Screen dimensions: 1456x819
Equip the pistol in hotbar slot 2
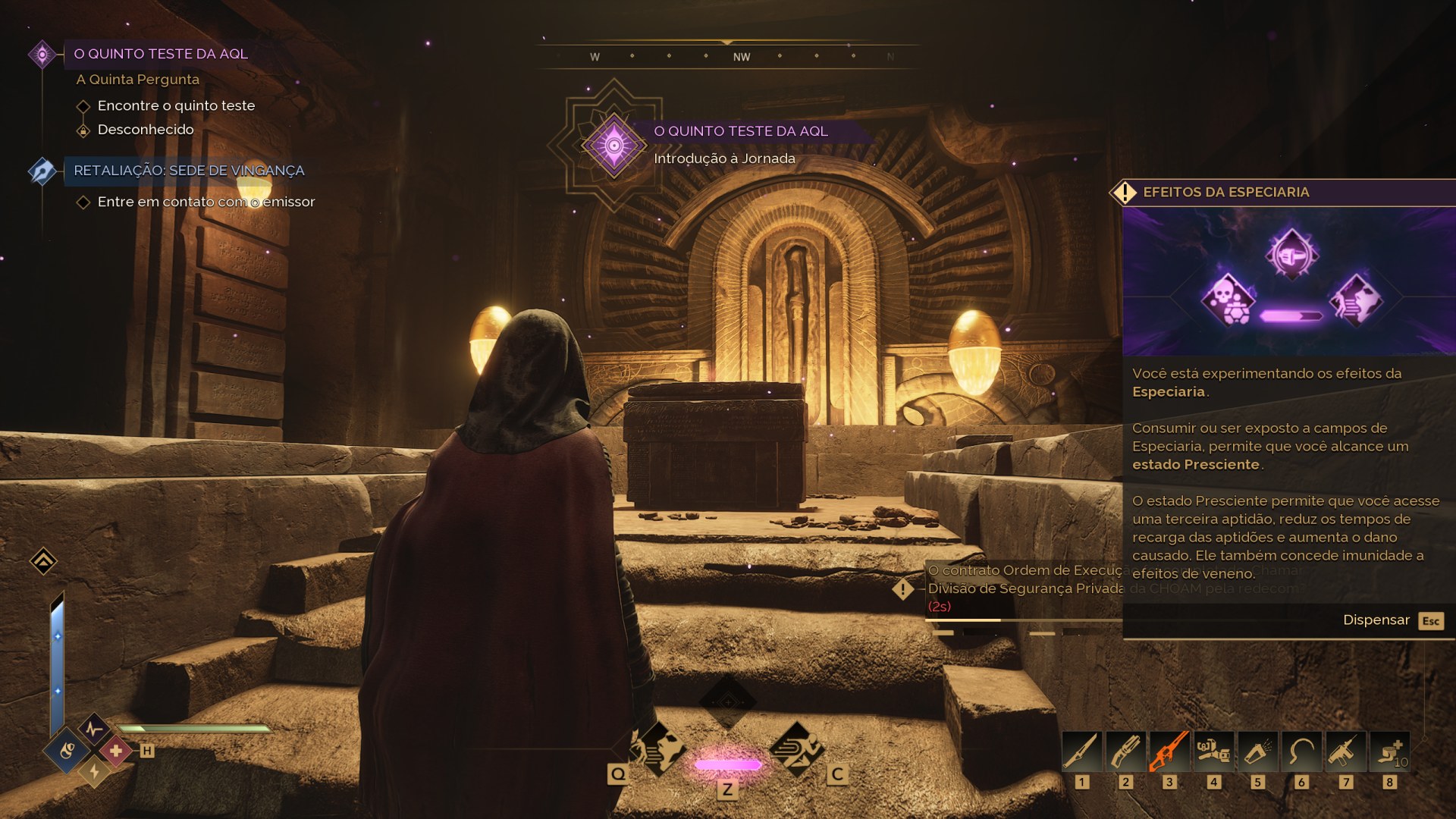coord(1125,752)
